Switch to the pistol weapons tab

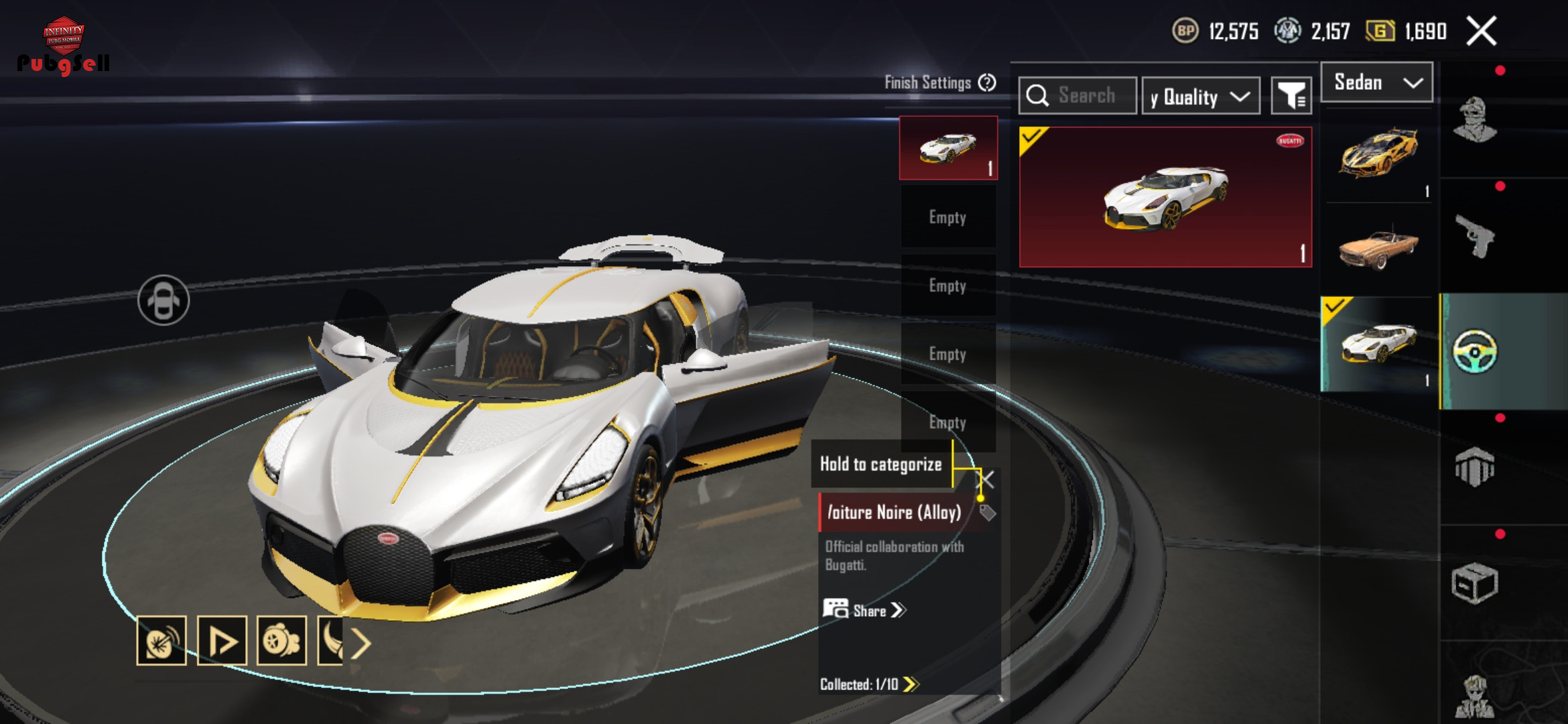coord(1475,235)
